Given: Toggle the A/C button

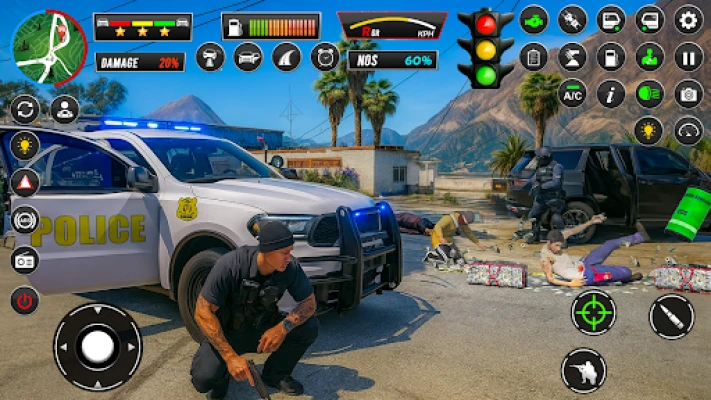Looking at the screenshot, I should [572, 94].
